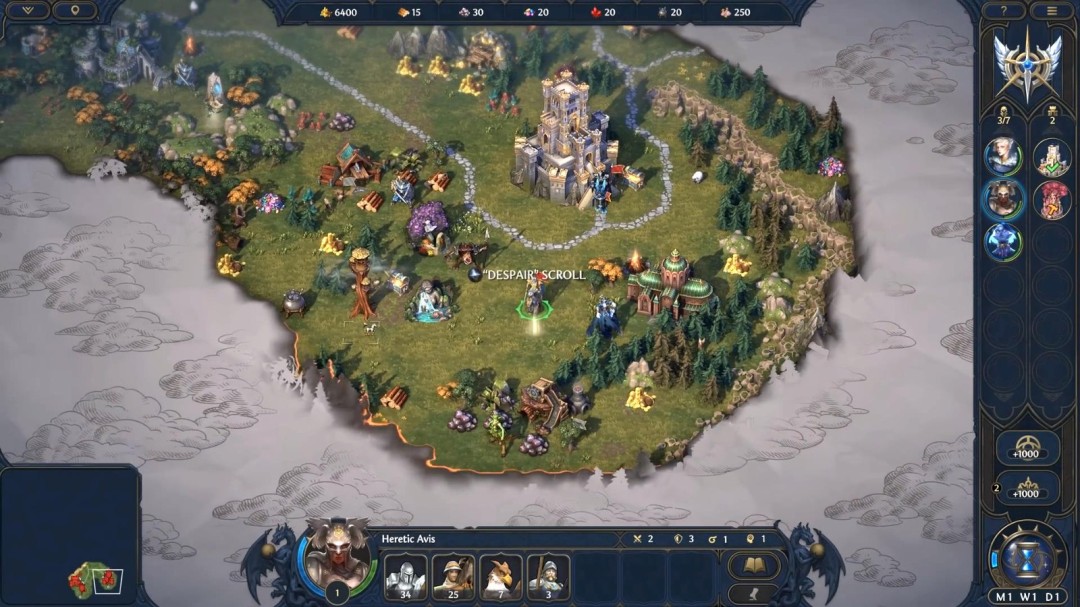Click the upper +1000 button
This screenshot has height=607, width=1080.
(1026, 448)
